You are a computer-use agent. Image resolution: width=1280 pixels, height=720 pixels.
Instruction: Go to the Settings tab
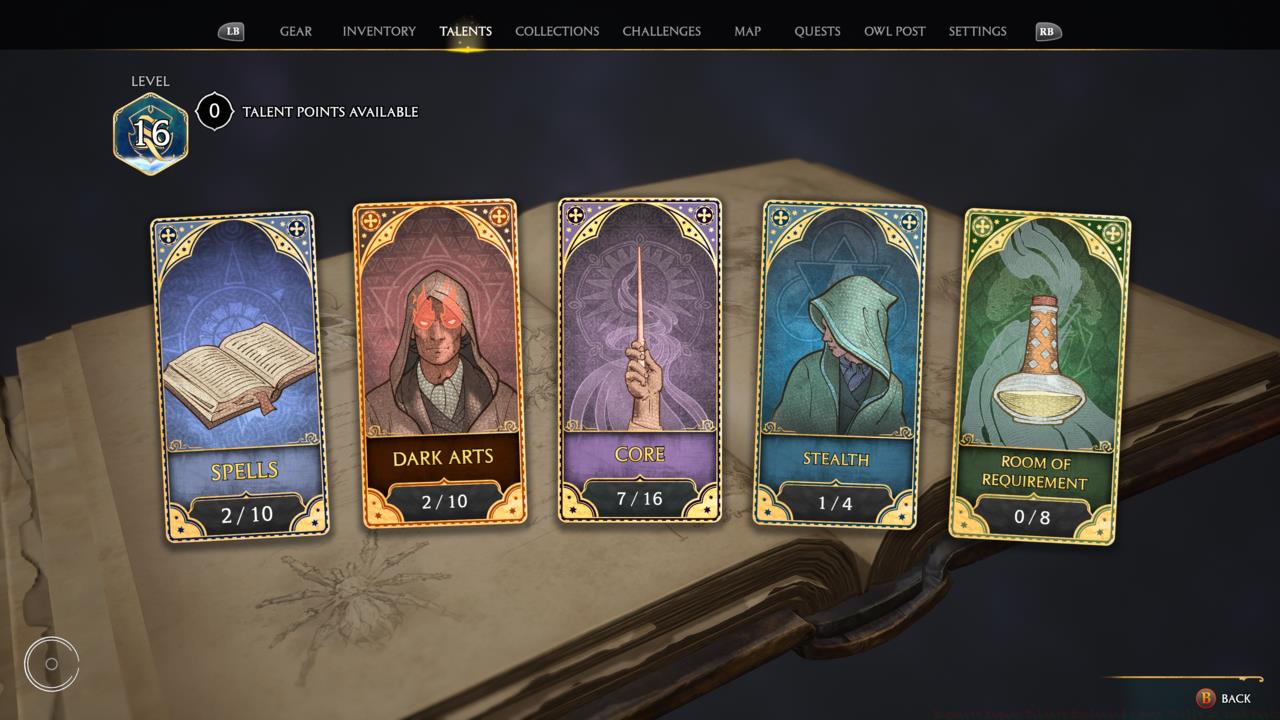[977, 31]
